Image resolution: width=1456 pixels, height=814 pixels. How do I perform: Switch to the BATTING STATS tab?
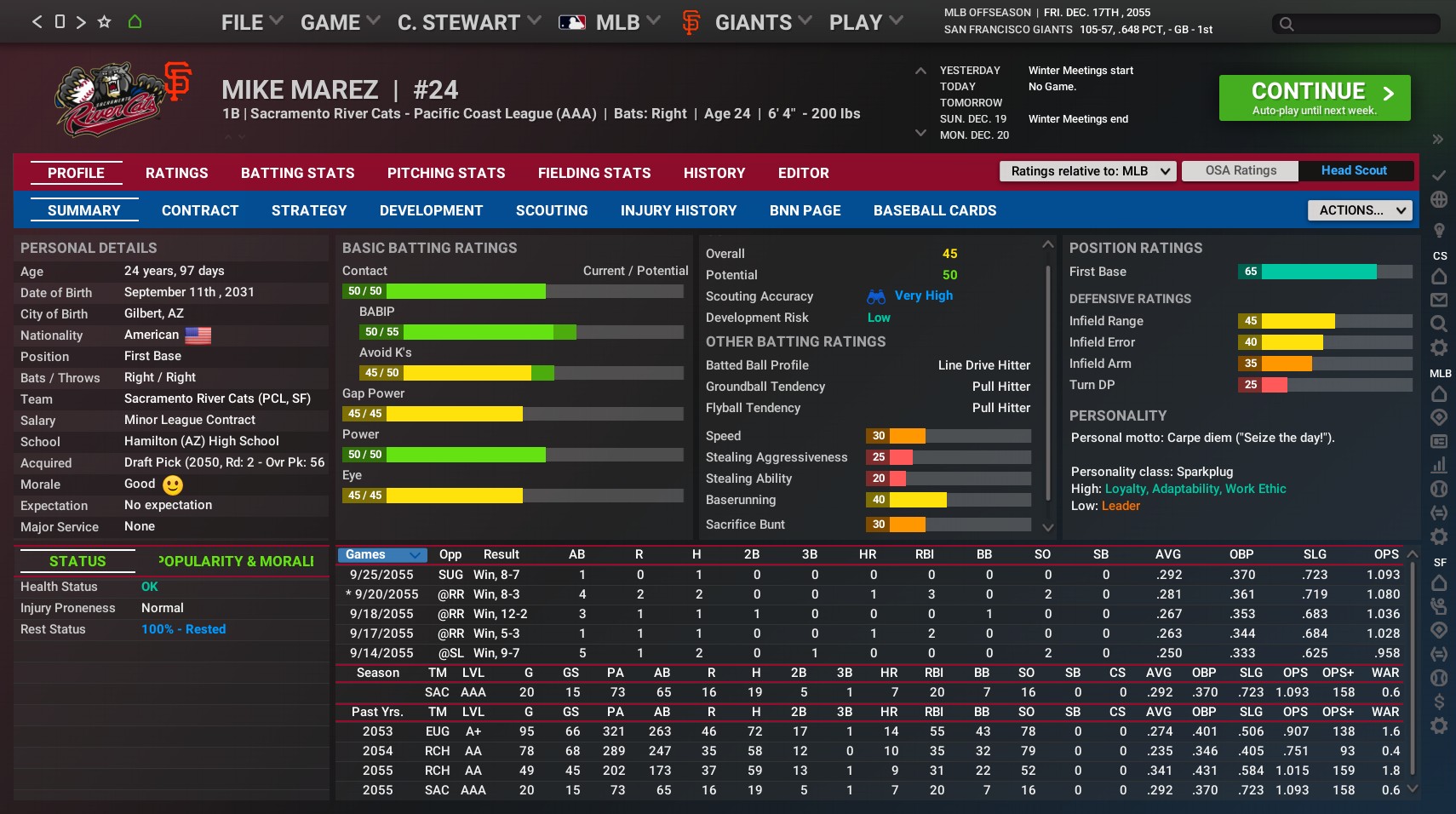(x=297, y=173)
